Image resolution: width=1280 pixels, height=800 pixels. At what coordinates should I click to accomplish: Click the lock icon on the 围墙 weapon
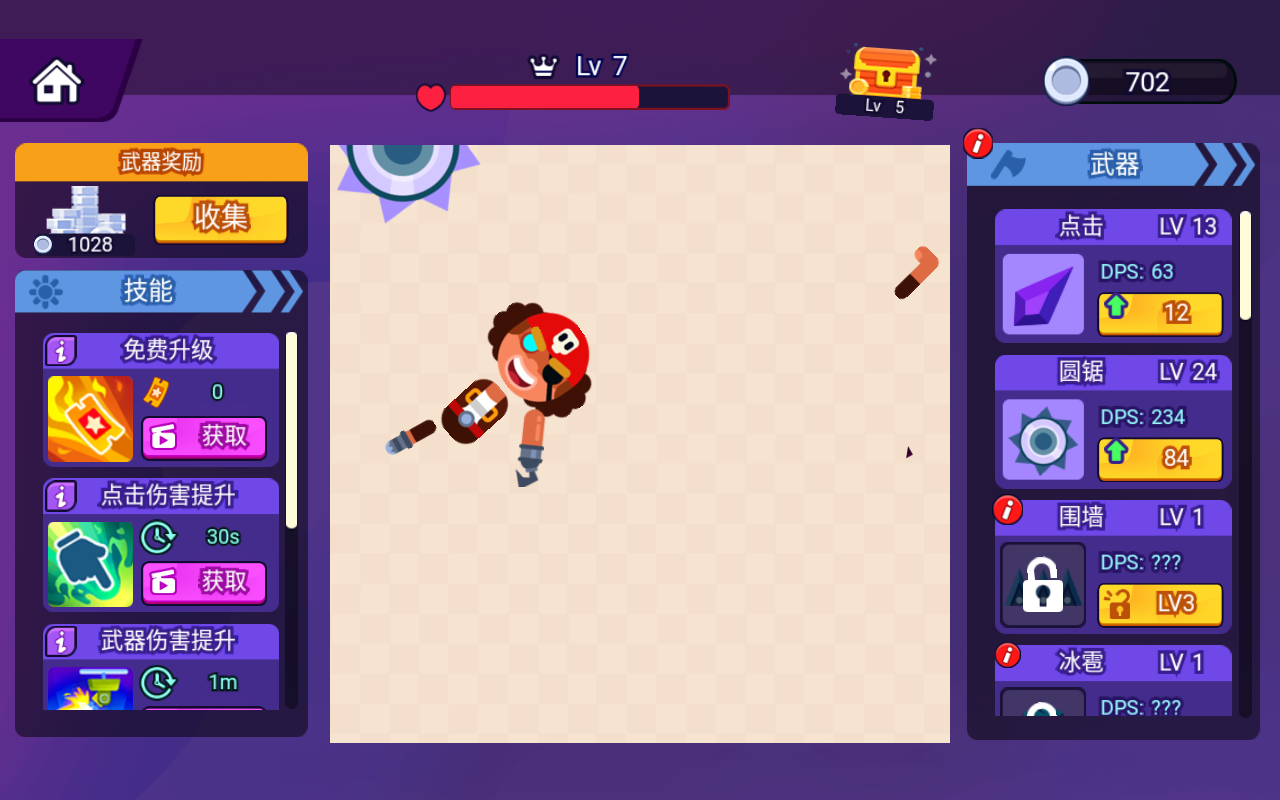1042,586
